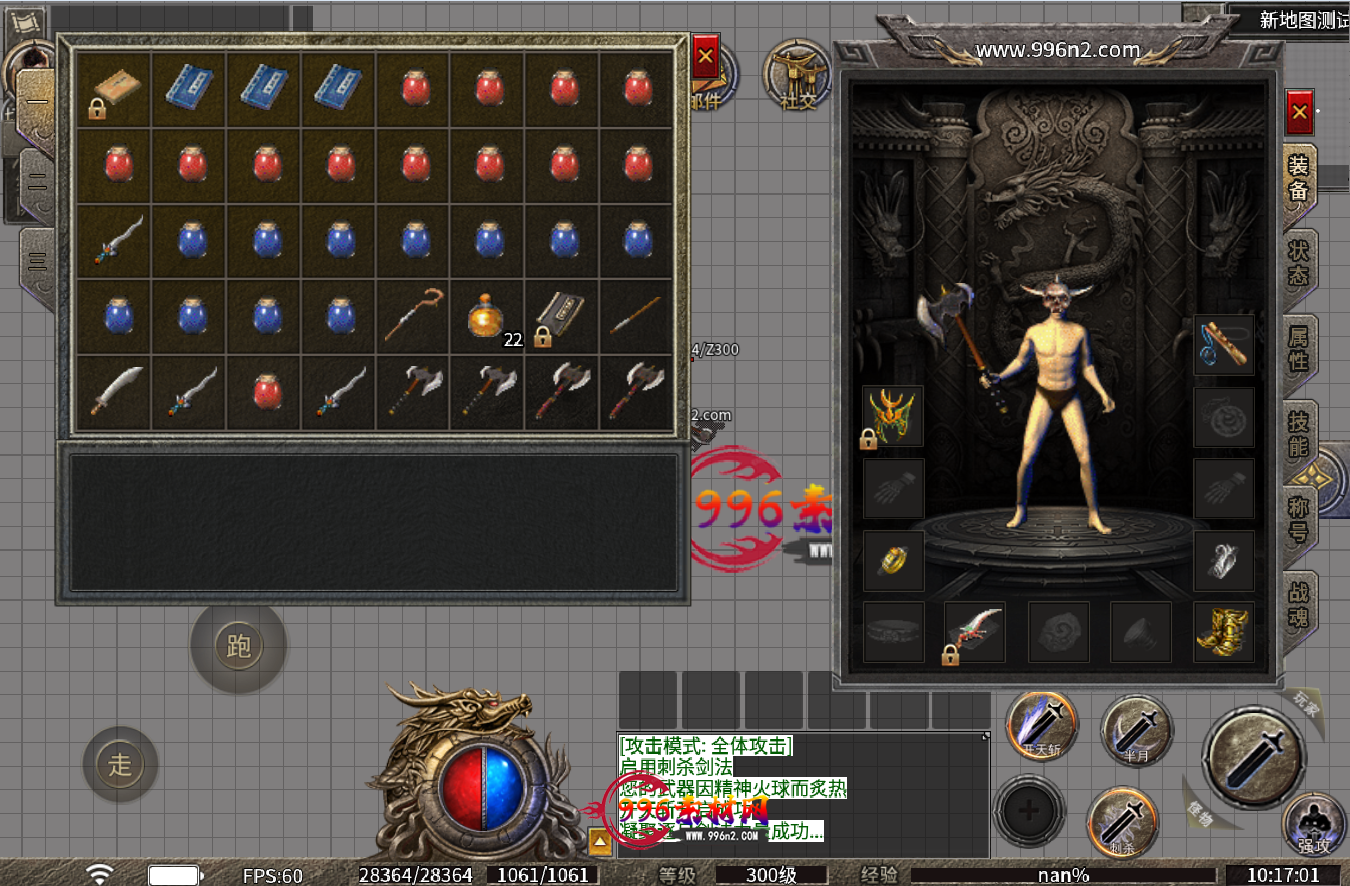Show the 技能 skills tab
Screen dimensions: 1350x886
(x=1299, y=433)
